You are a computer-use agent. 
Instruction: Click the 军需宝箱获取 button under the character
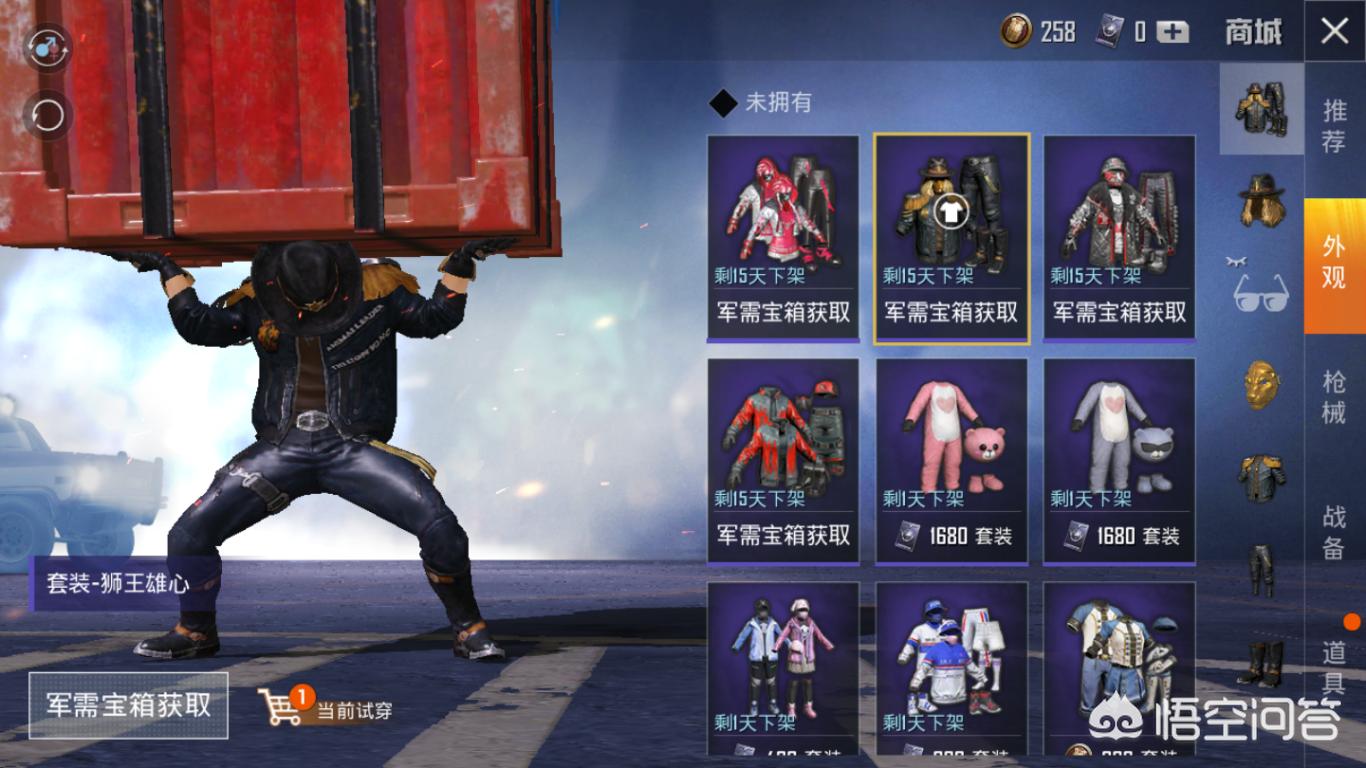tap(128, 704)
